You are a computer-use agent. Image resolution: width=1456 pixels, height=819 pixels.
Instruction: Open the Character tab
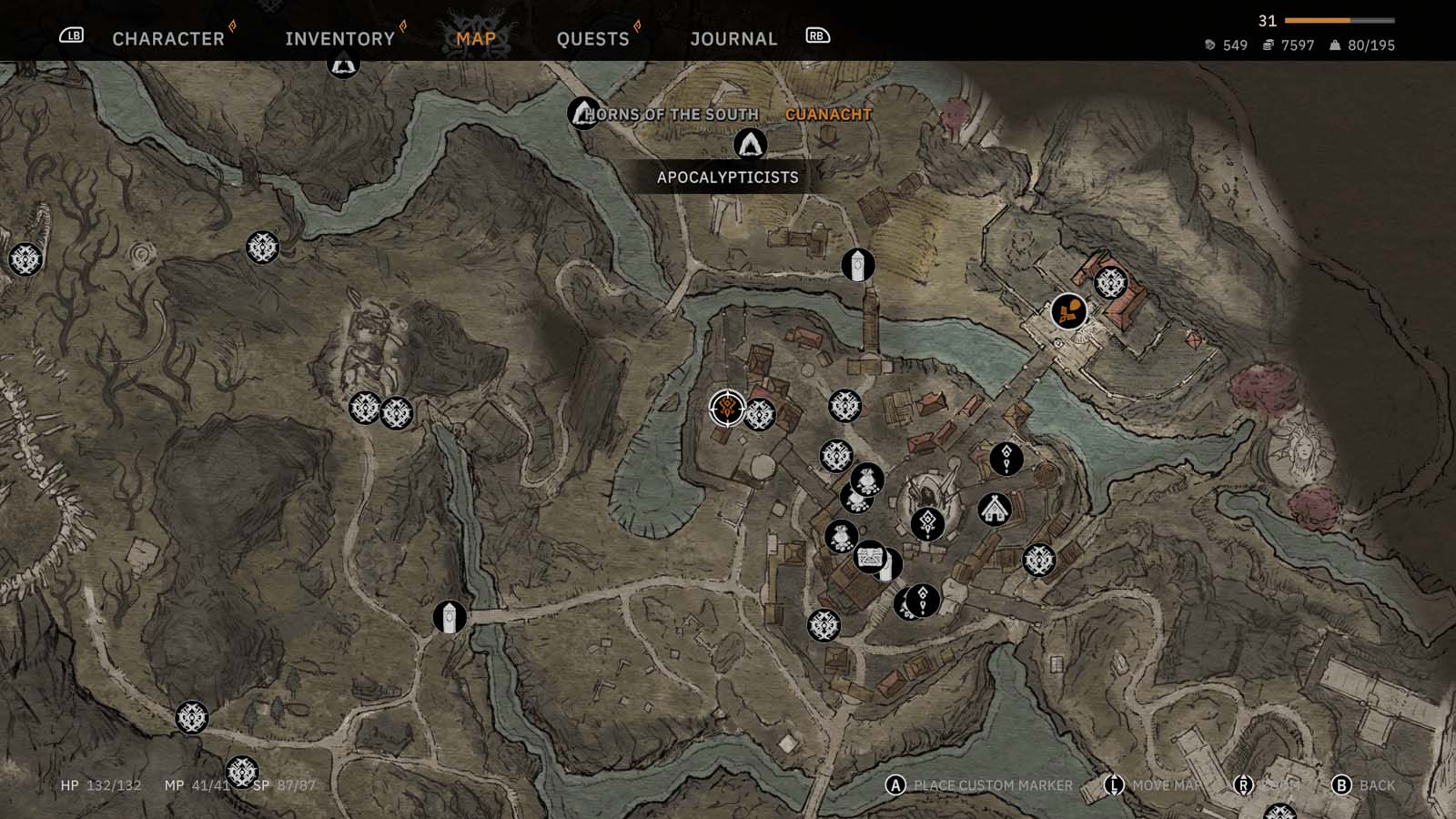pyautogui.click(x=168, y=38)
